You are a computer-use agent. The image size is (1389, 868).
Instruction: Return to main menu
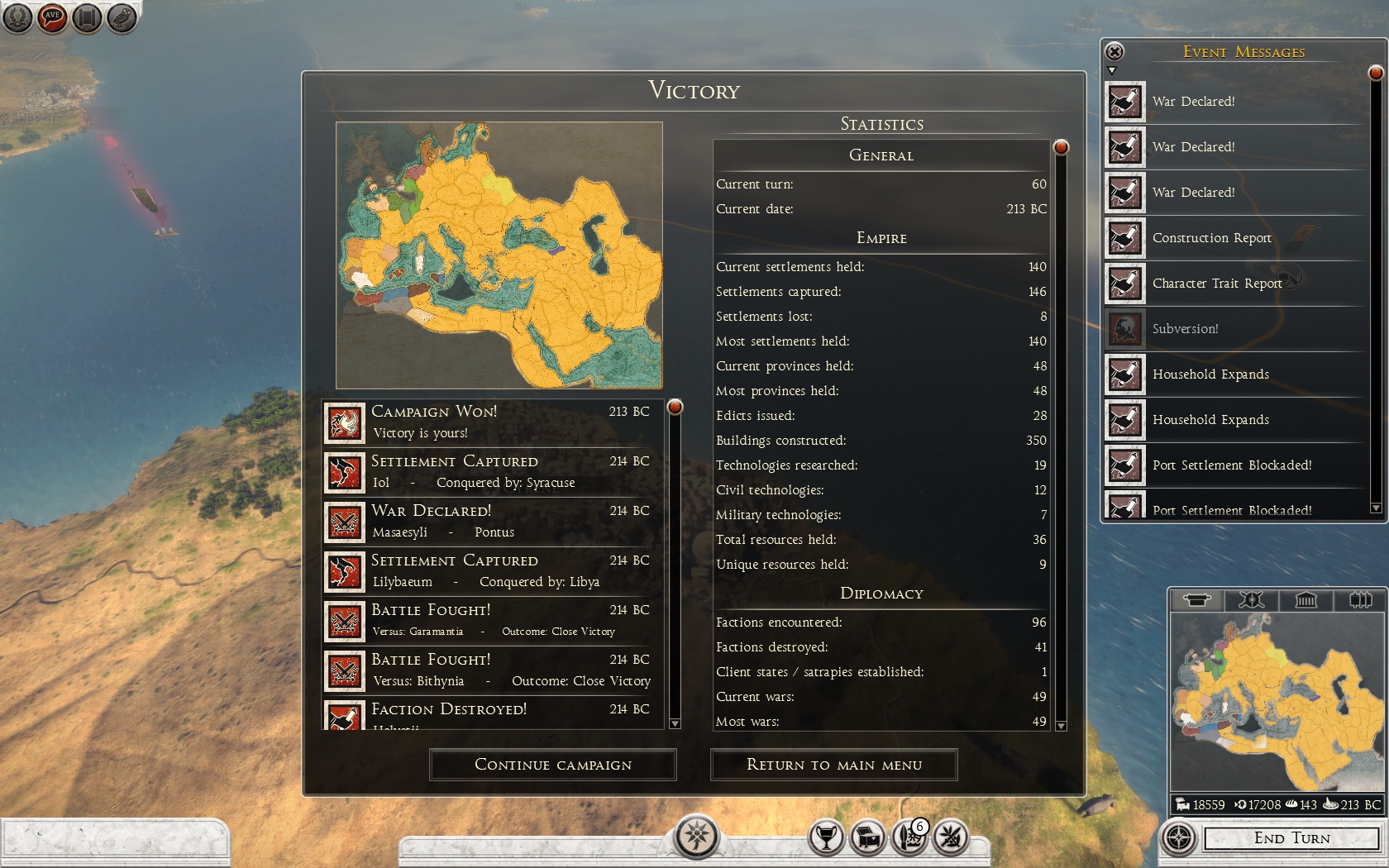833,765
